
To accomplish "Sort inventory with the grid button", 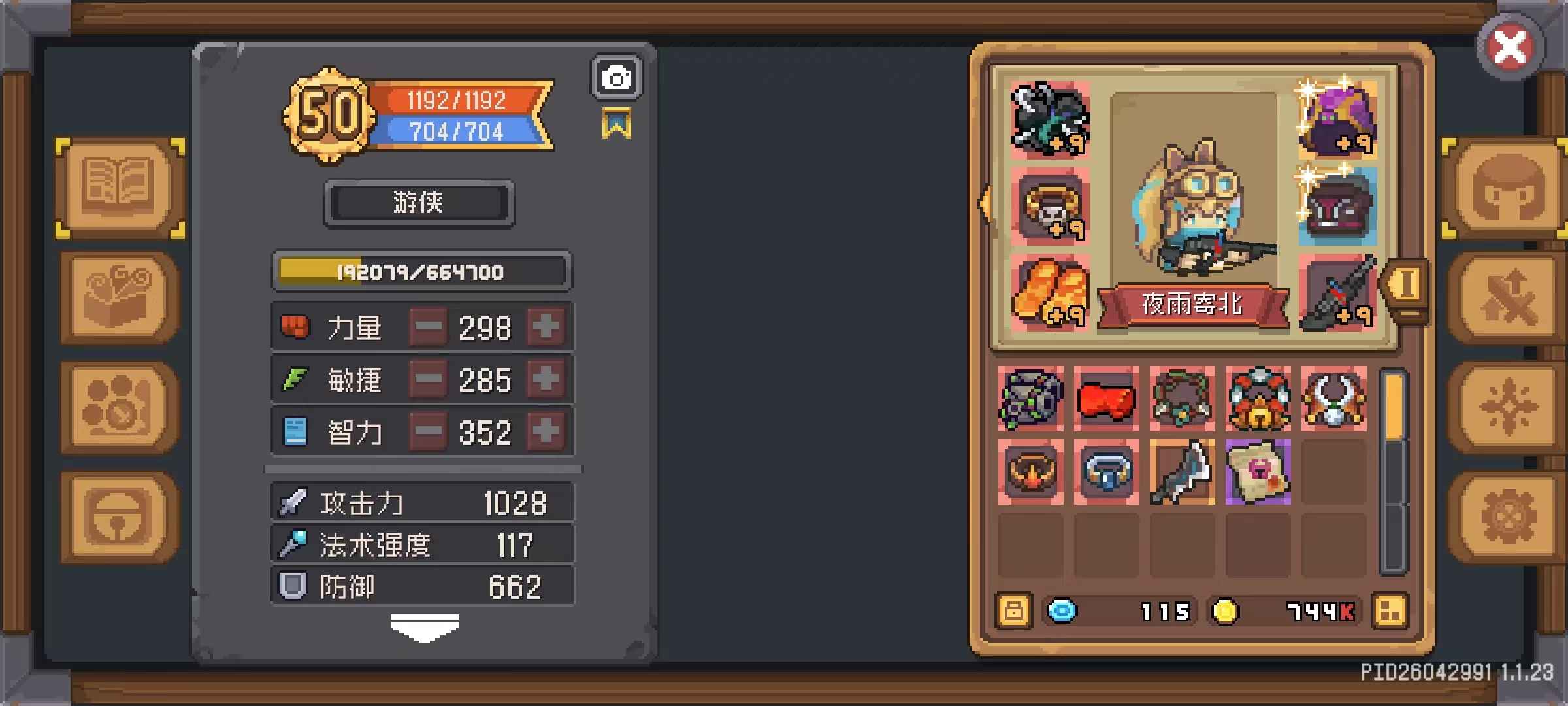I will [x=1390, y=612].
